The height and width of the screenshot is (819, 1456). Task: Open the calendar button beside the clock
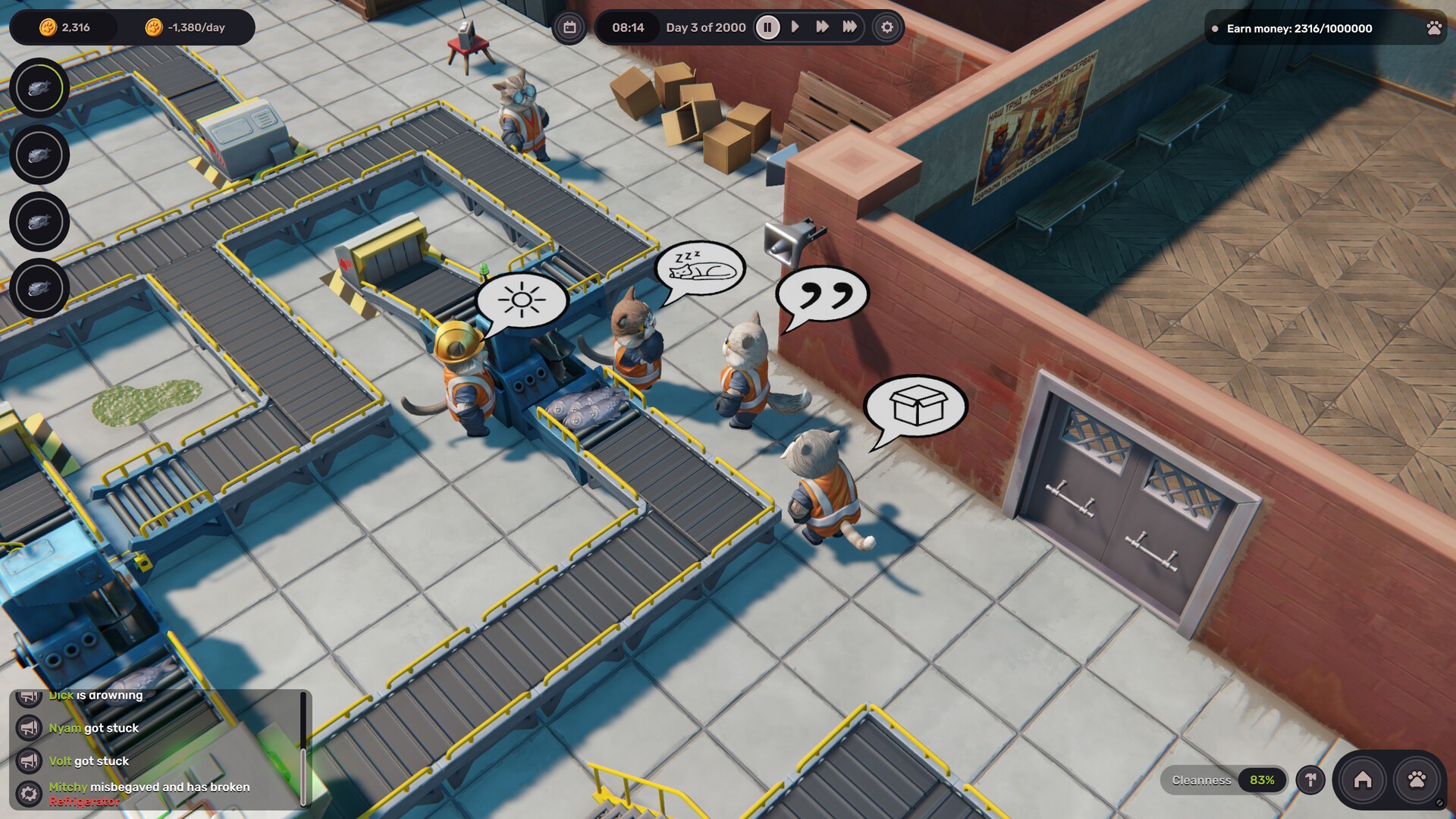[570, 28]
